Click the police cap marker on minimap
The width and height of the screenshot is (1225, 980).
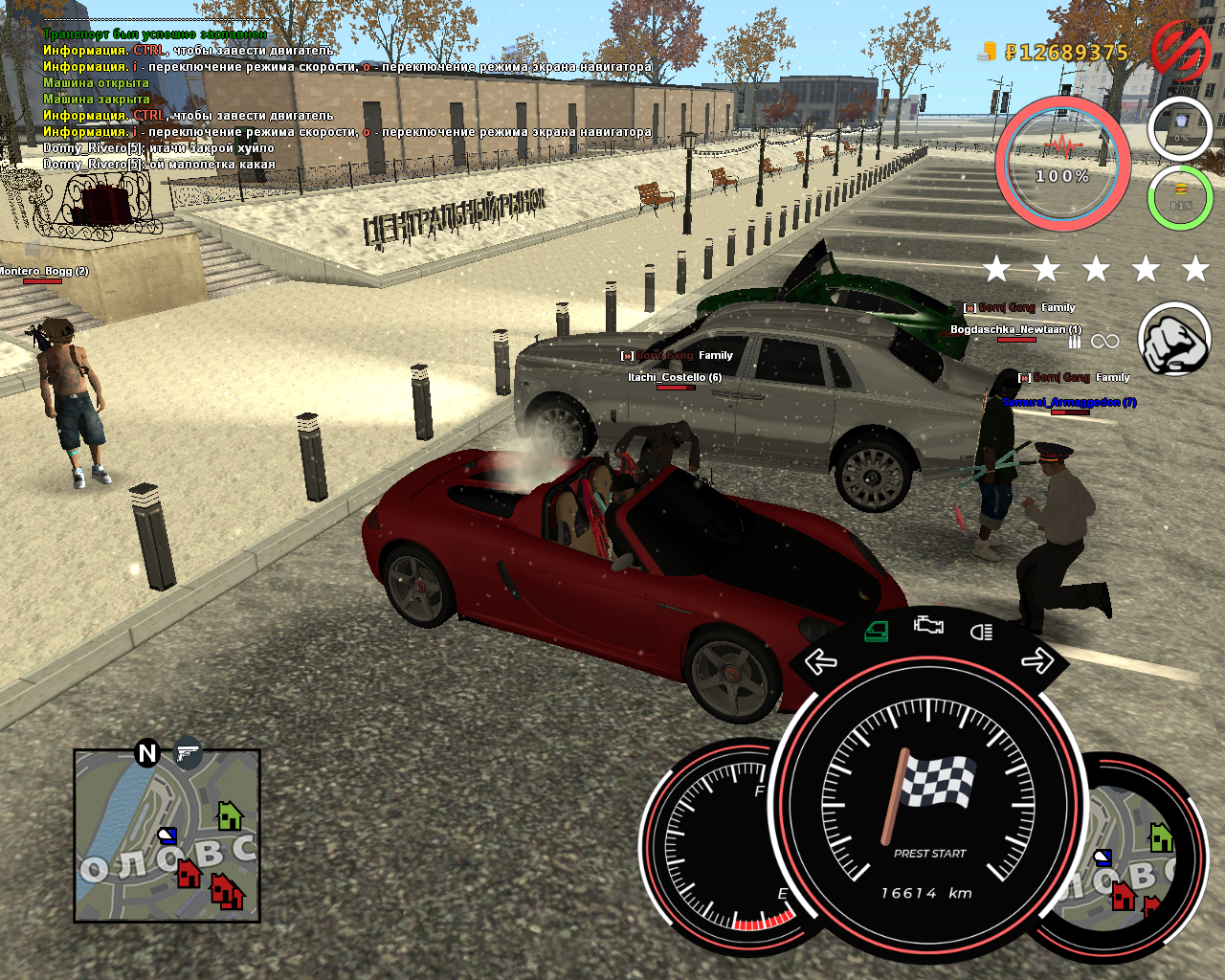(x=167, y=835)
